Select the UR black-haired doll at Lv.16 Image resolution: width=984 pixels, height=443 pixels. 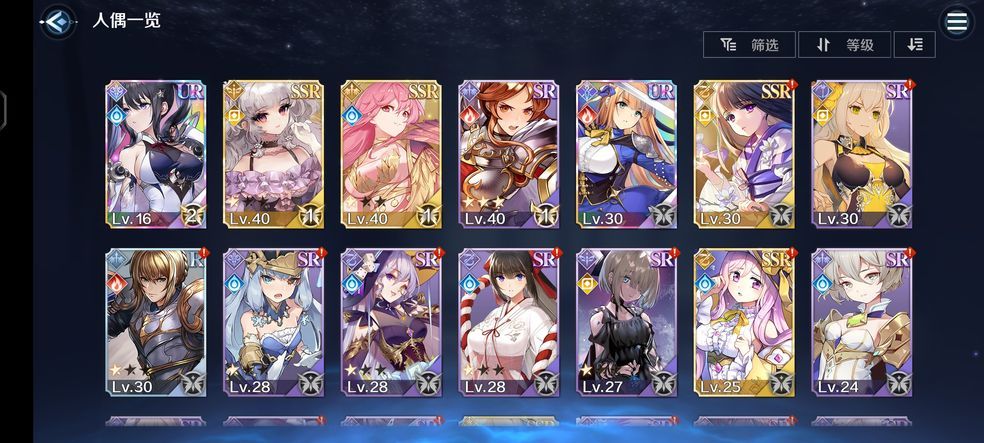click(x=155, y=154)
